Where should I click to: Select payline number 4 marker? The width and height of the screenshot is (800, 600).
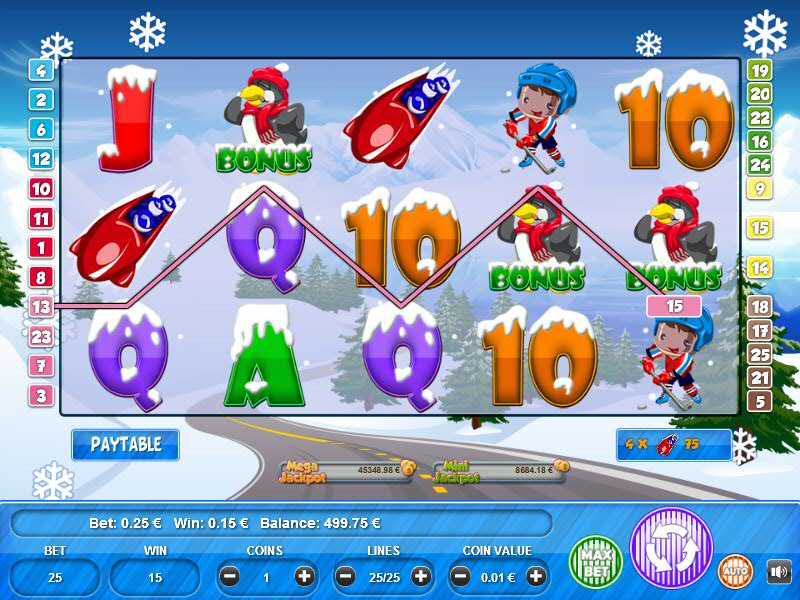tap(41, 70)
